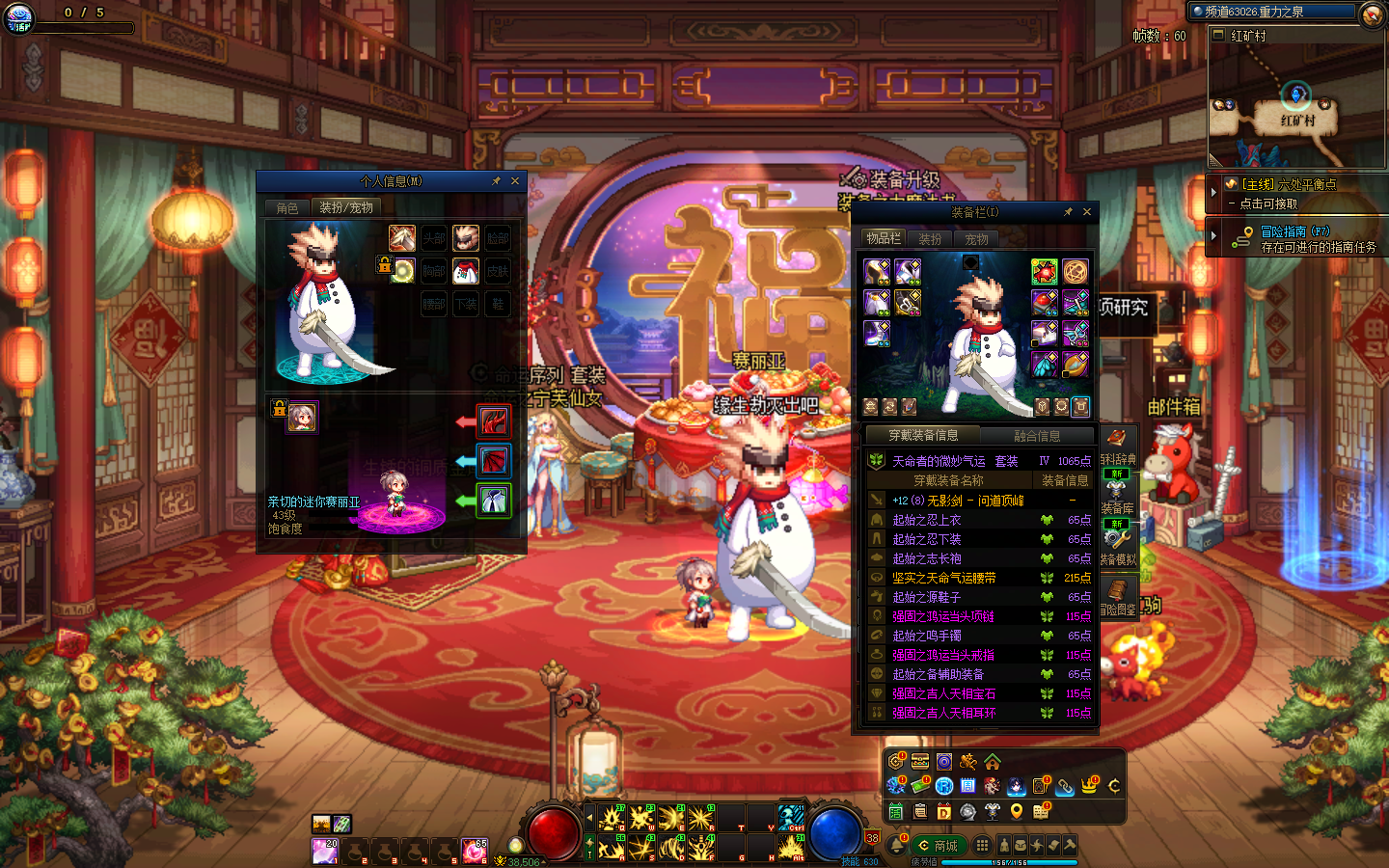Close the 个人信息 personal info window
Image resolution: width=1389 pixels, height=868 pixels.
(515, 181)
